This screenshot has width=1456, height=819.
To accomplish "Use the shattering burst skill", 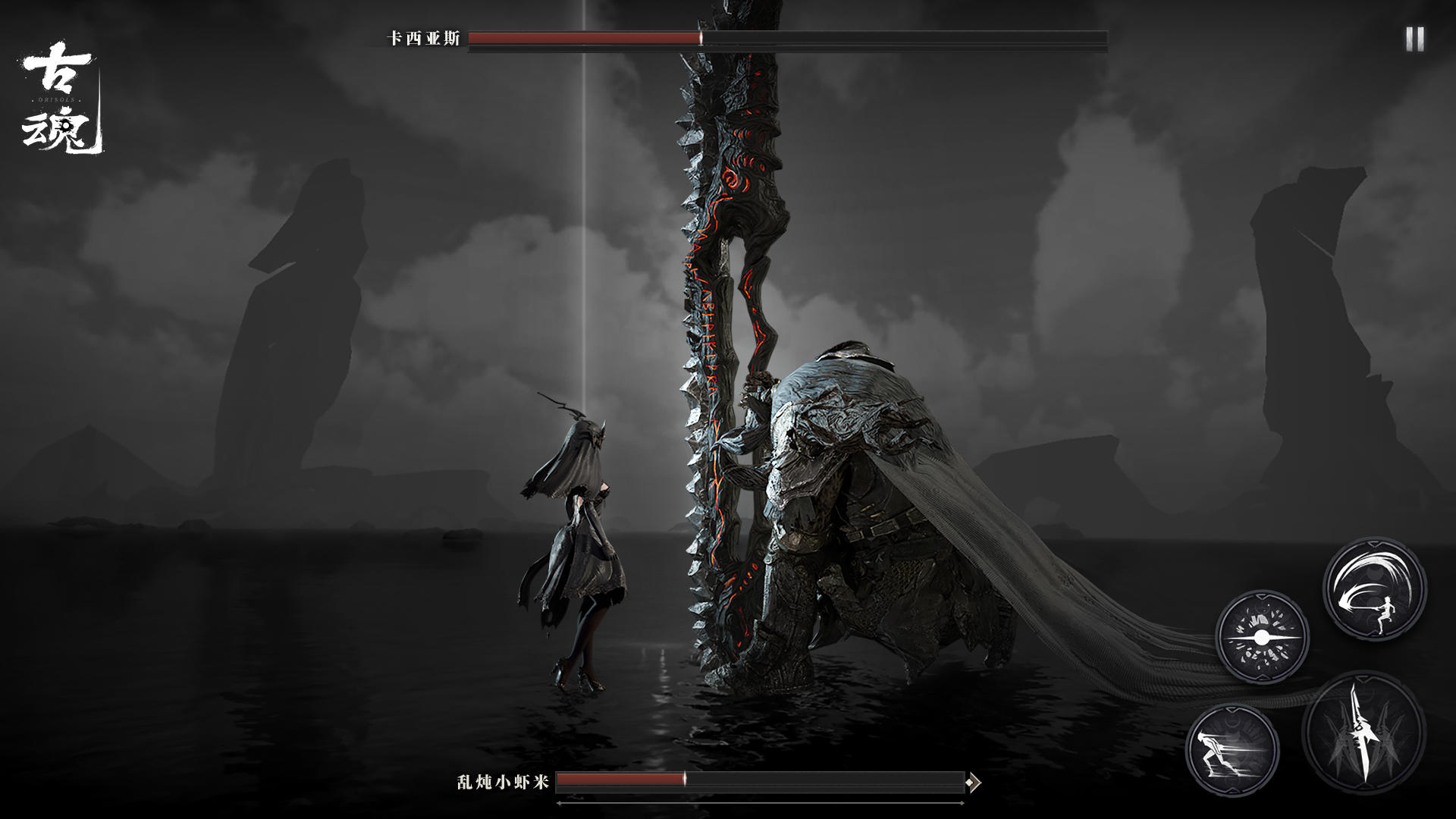I will [x=1262, y=638].
